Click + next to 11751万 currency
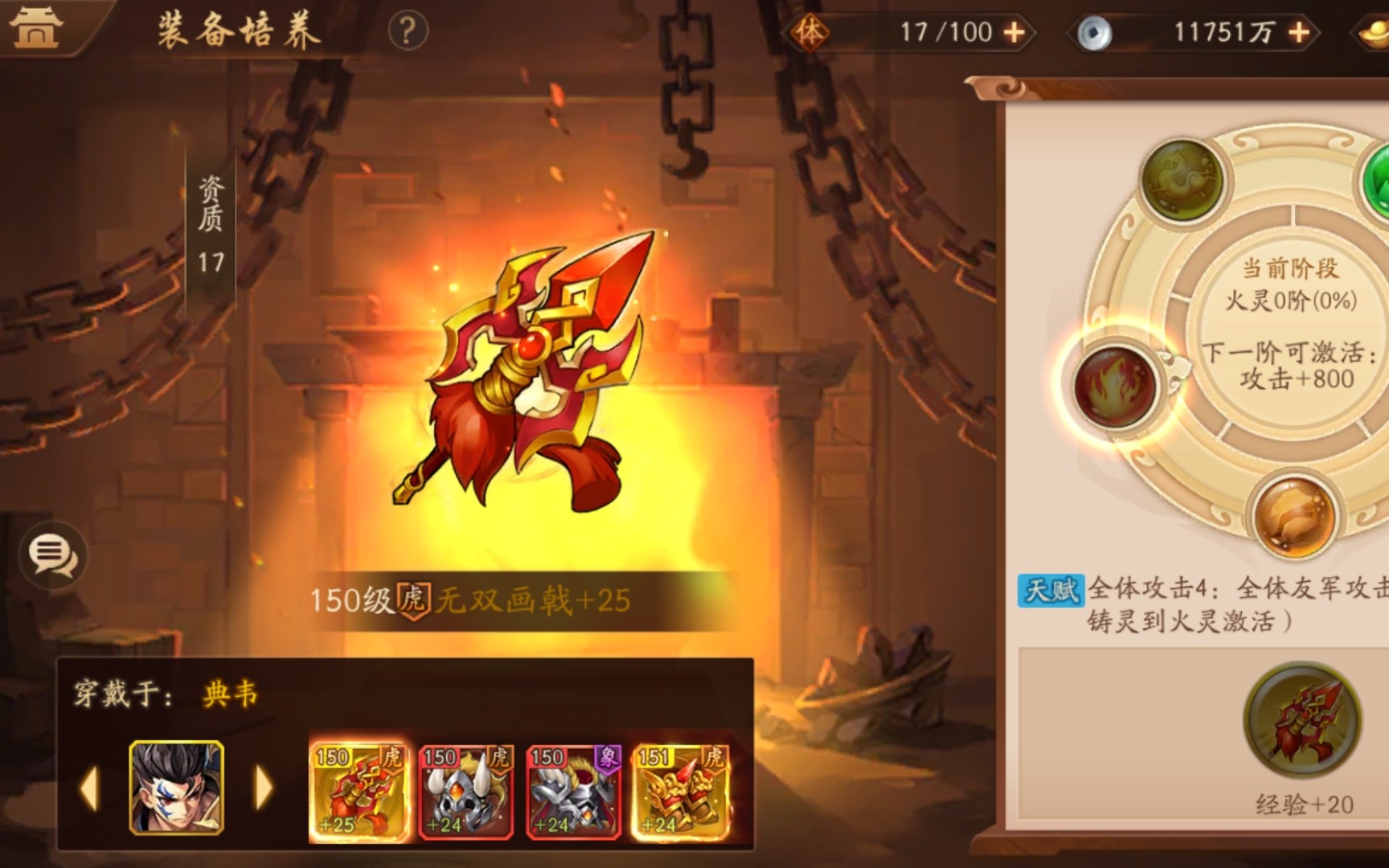The image size is (1389, 868). (x=1297, y=32)
